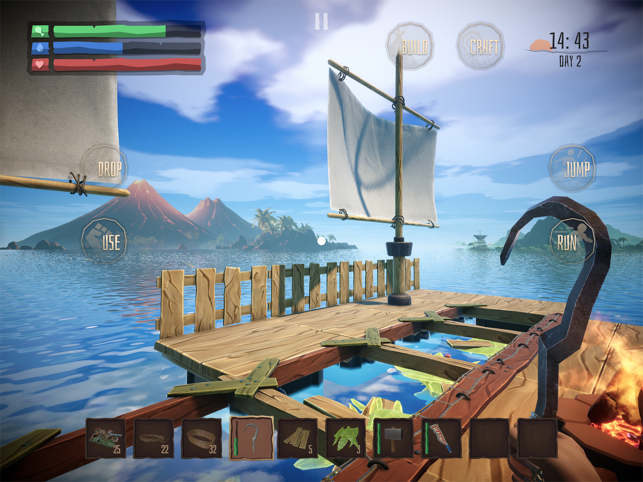Screen dimensions: 643x482
Task: Open the Build menu
Action: click(410, 47)
